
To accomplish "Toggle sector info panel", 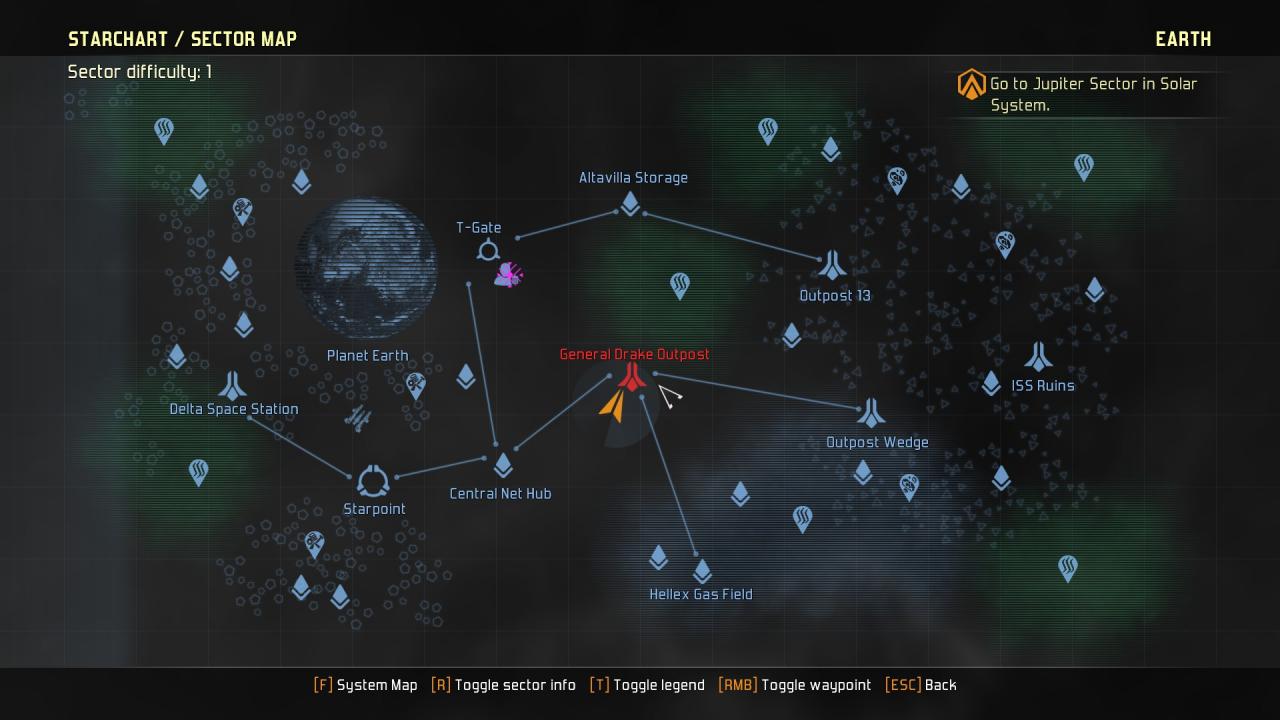I will [x=504, y=685].
